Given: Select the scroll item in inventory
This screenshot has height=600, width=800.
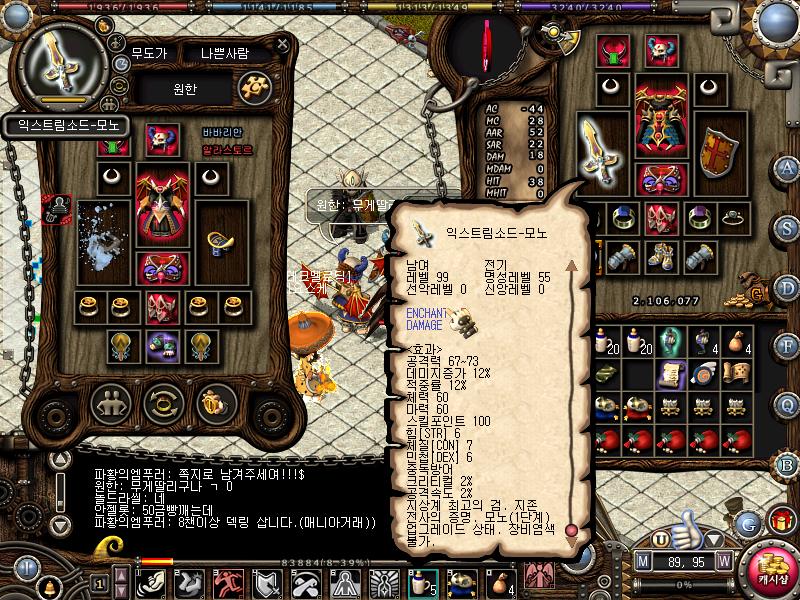Looking at the screenshot, I should 670,373.
